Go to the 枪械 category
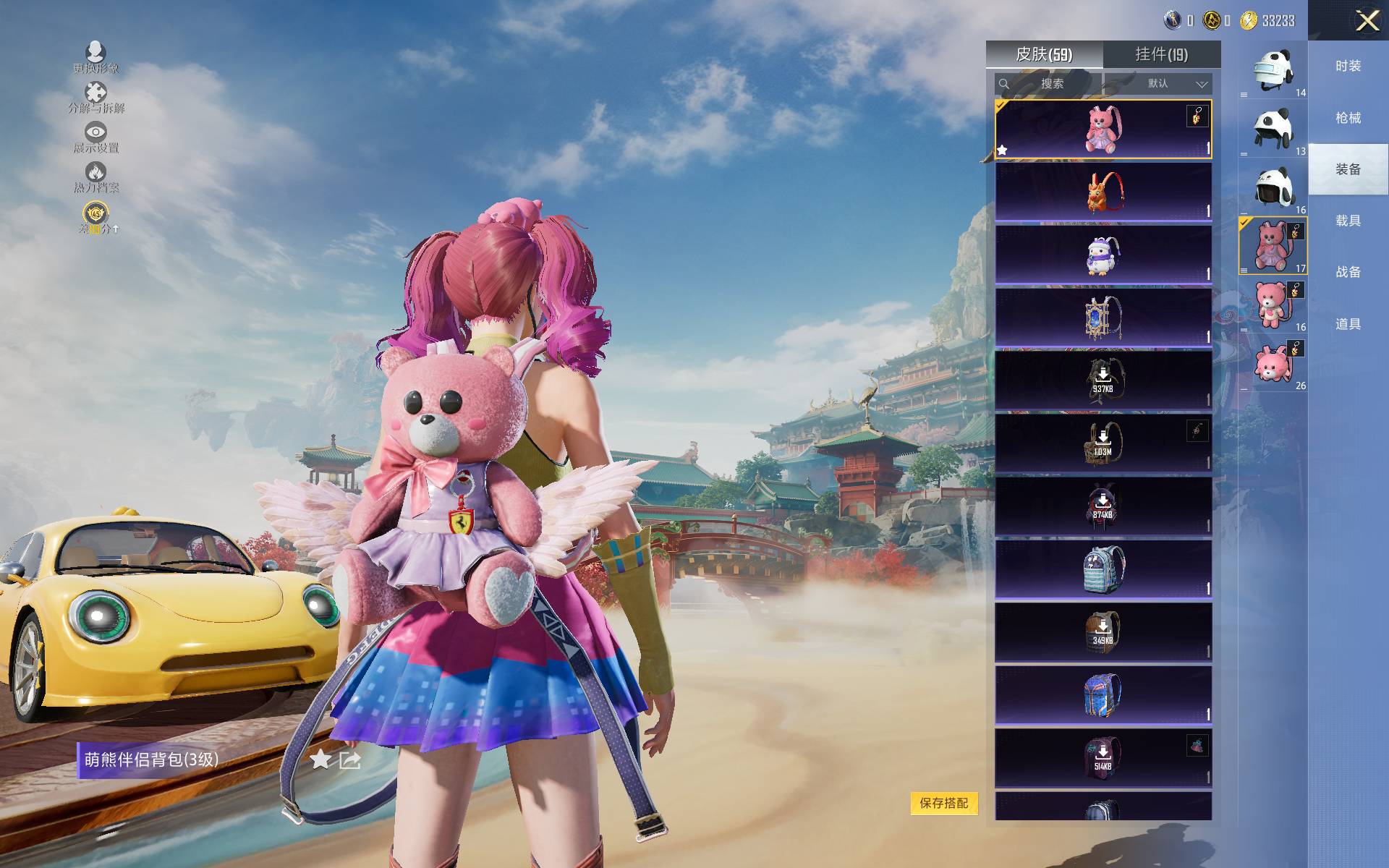Viewport: 1389px width, 868px height. (1348, 118)
